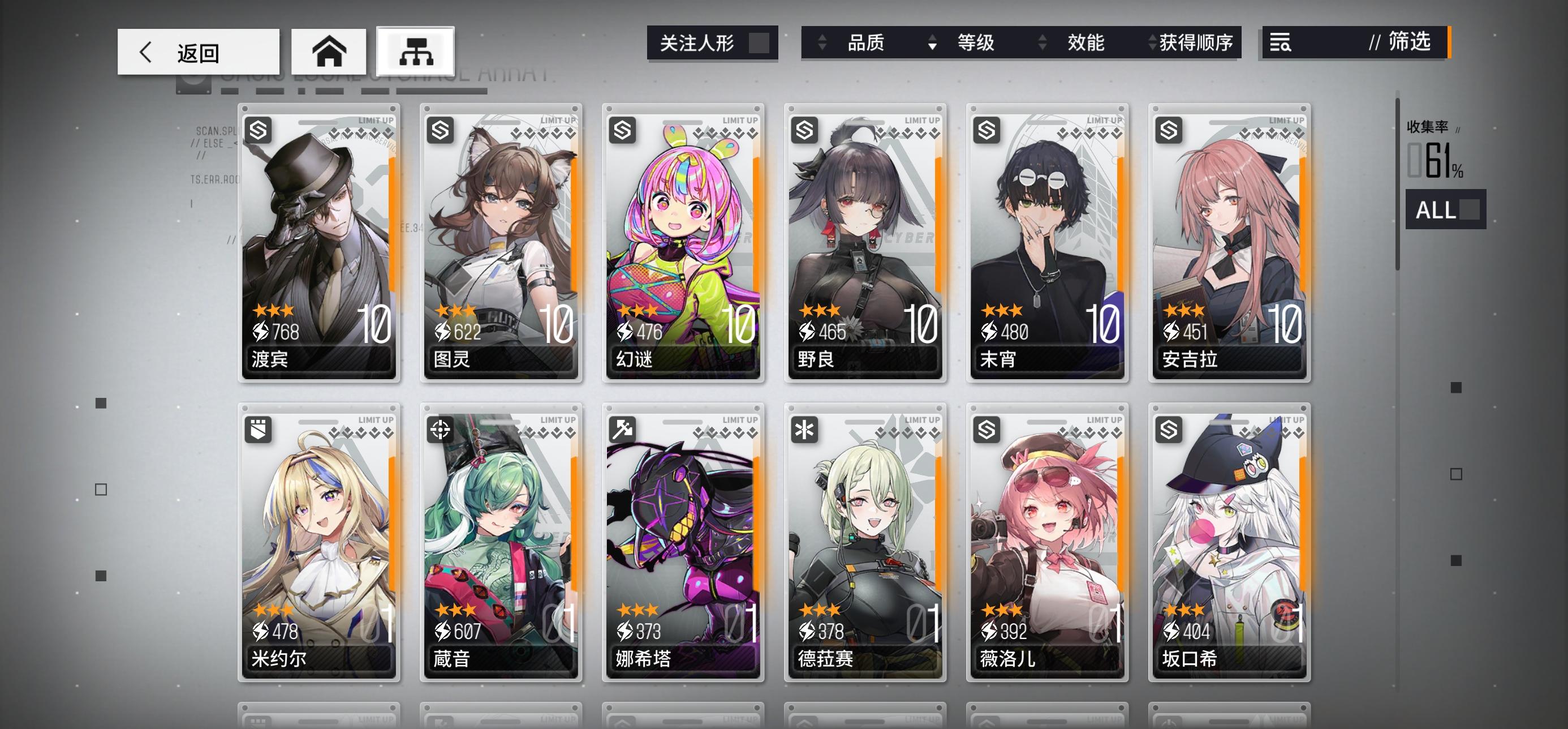Select the 幻谜 character card
The height and width of the screenshot is (729, 1568).
tap(682, 243)
